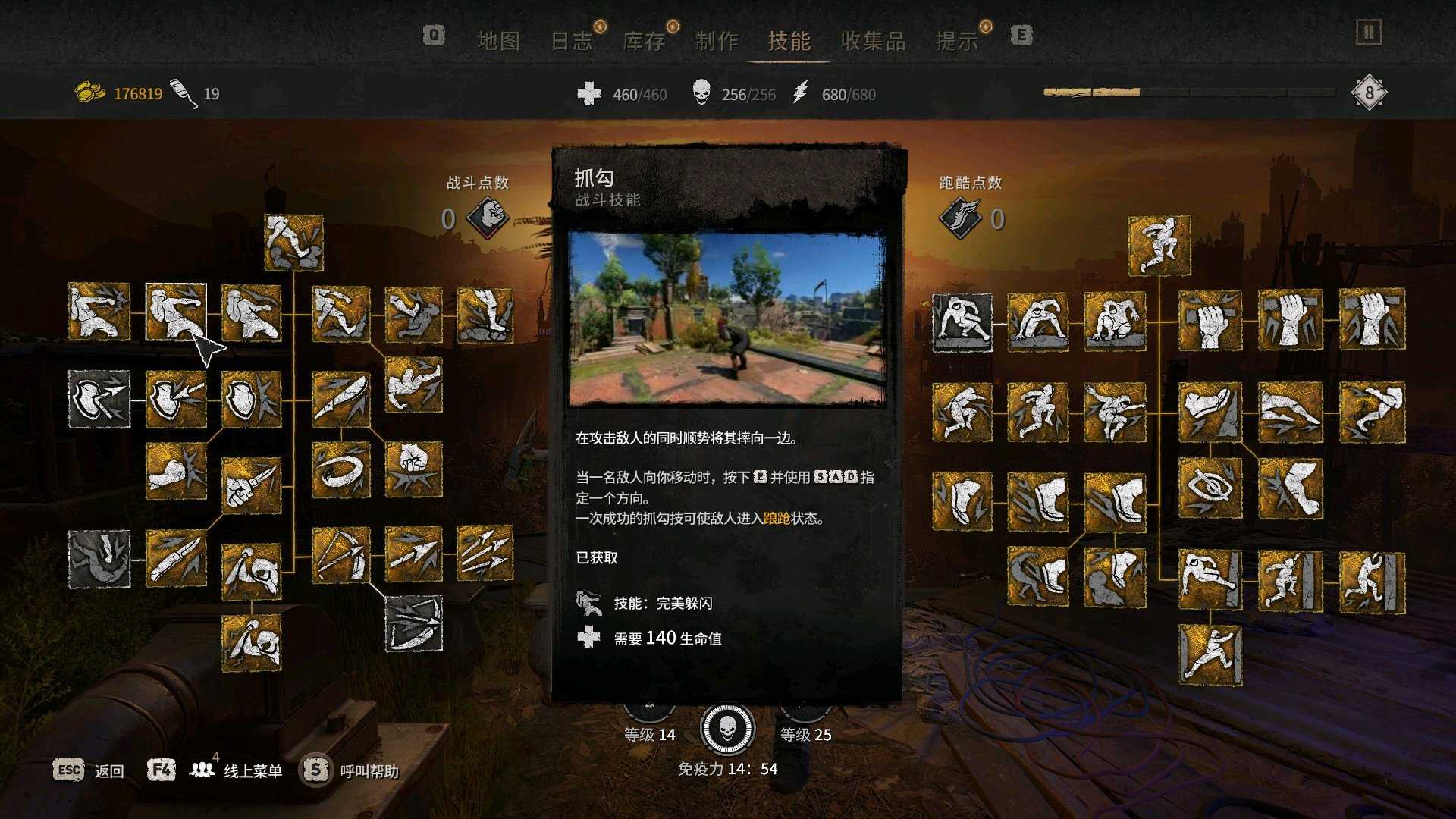Viewport: 1456px width, 819px height.
Task: Click the 返回 button at bottom left
Action: pos(108,770)
